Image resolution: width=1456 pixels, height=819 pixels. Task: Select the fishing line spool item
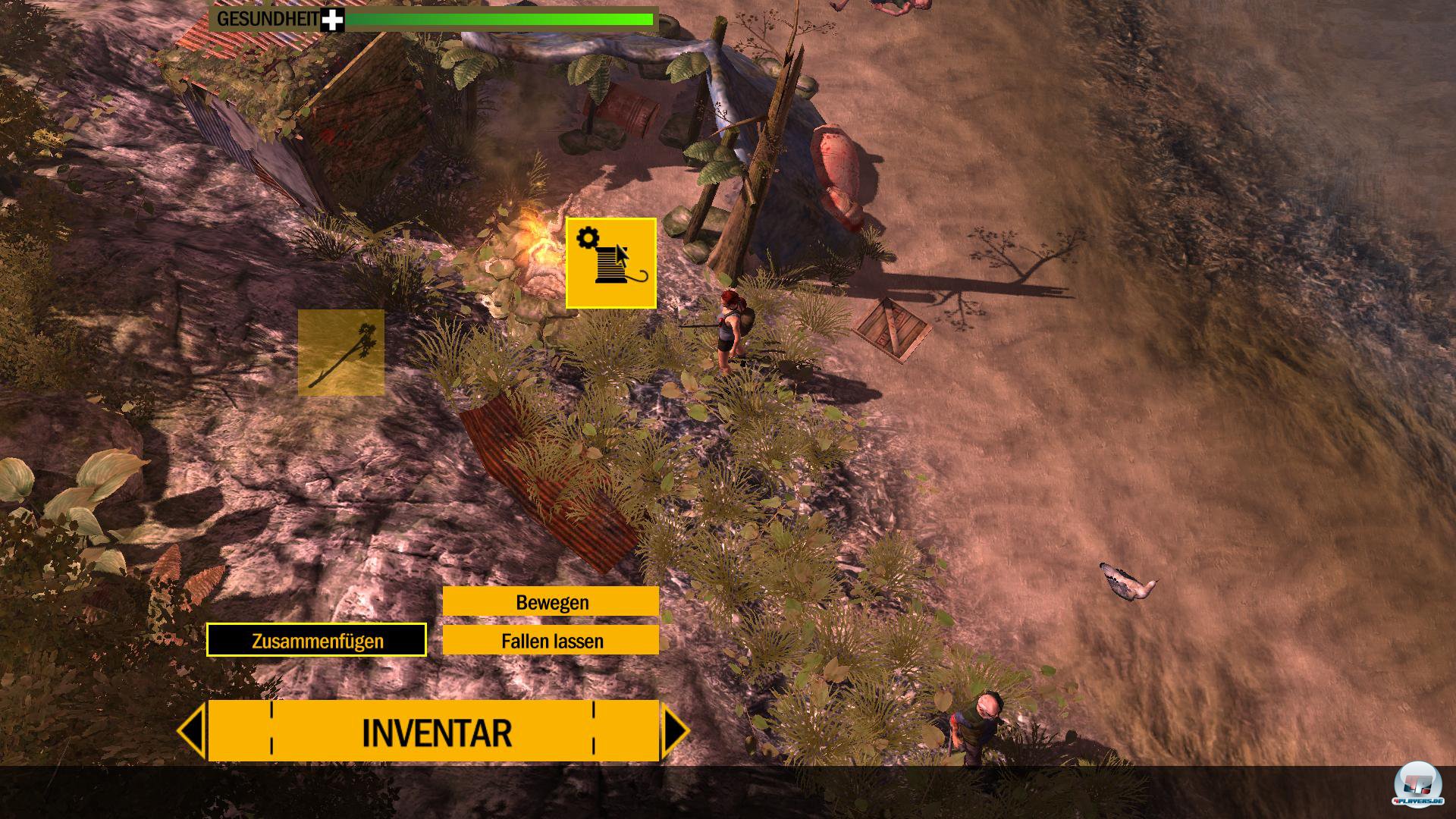pyautogui.click(x=610, y=263)
